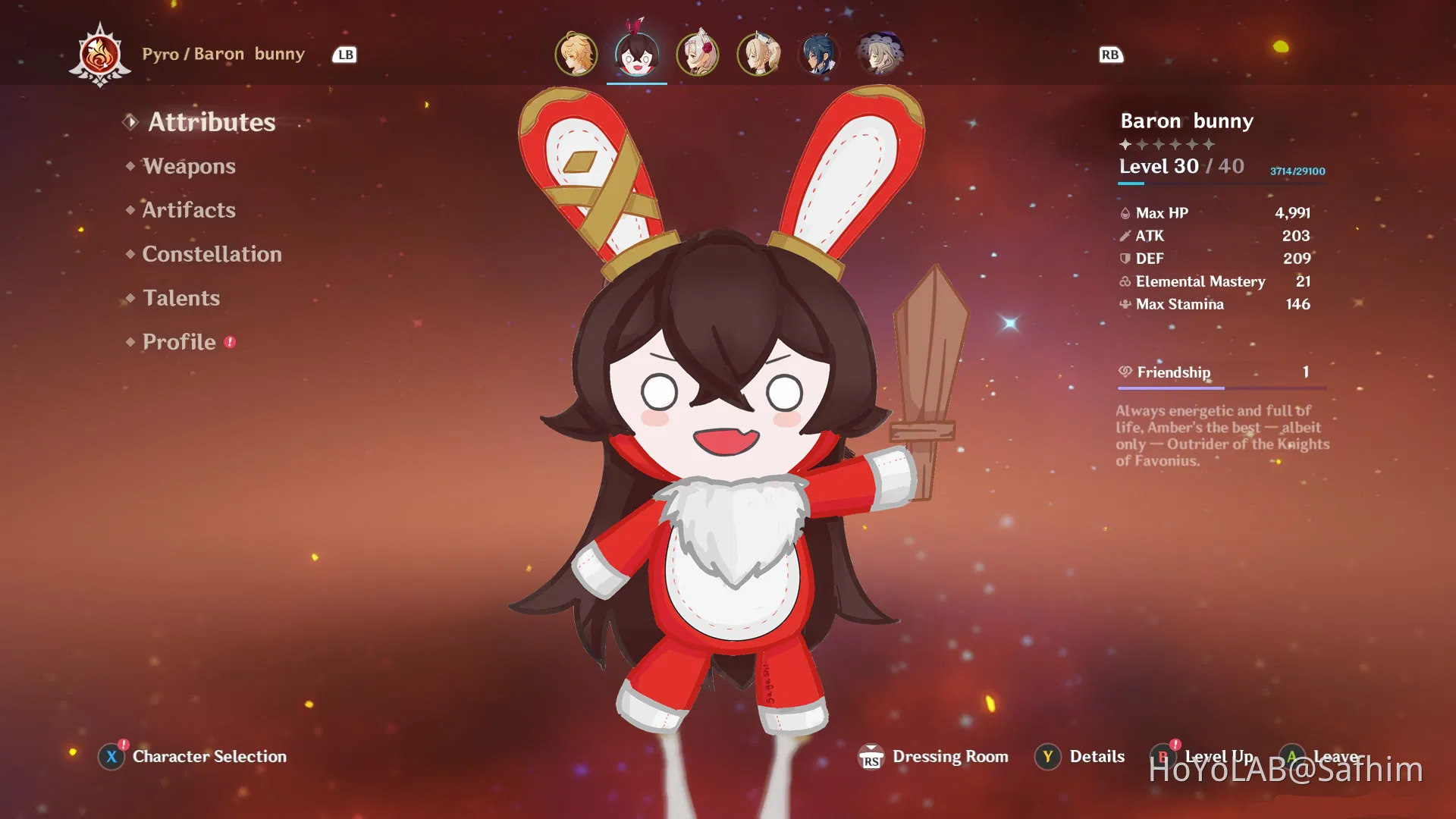Click the RS Dressing Room stick icon
This screenshot has width=1456, height=819.
point(872,756)
